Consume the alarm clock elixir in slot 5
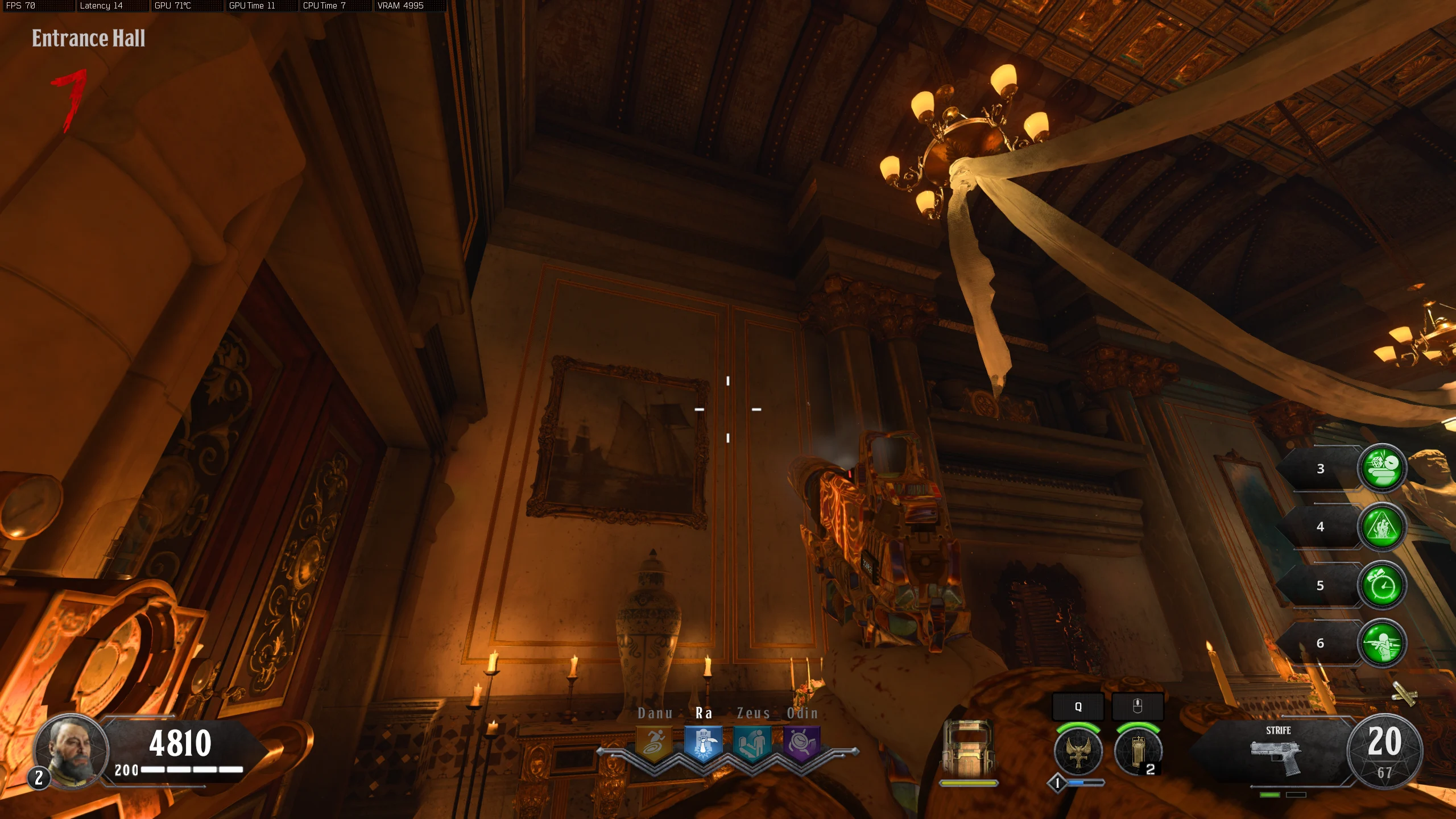The image size is (1456, 819). [1382, 585]
